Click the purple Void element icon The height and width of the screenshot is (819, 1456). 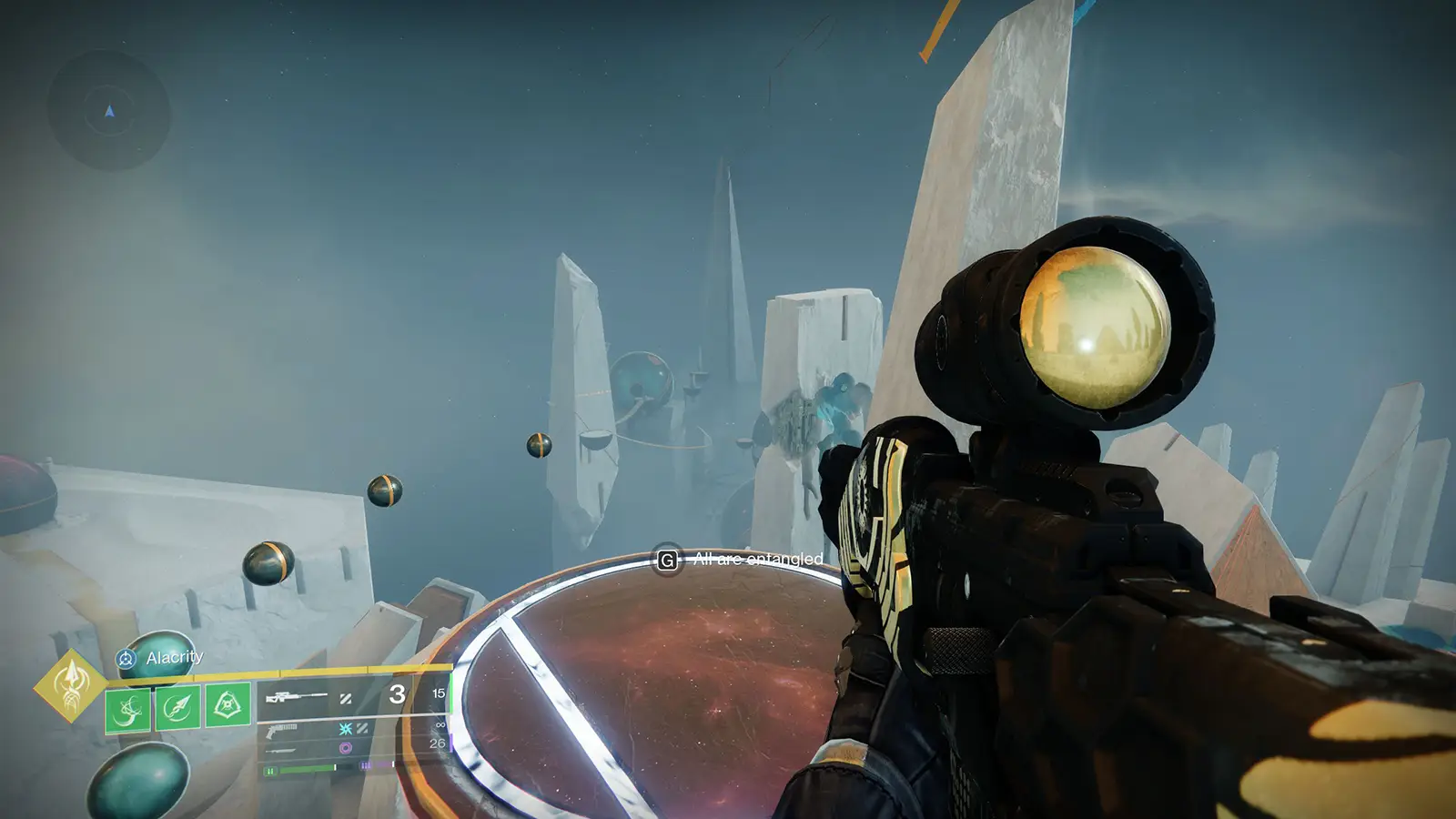tap(347, 747)
